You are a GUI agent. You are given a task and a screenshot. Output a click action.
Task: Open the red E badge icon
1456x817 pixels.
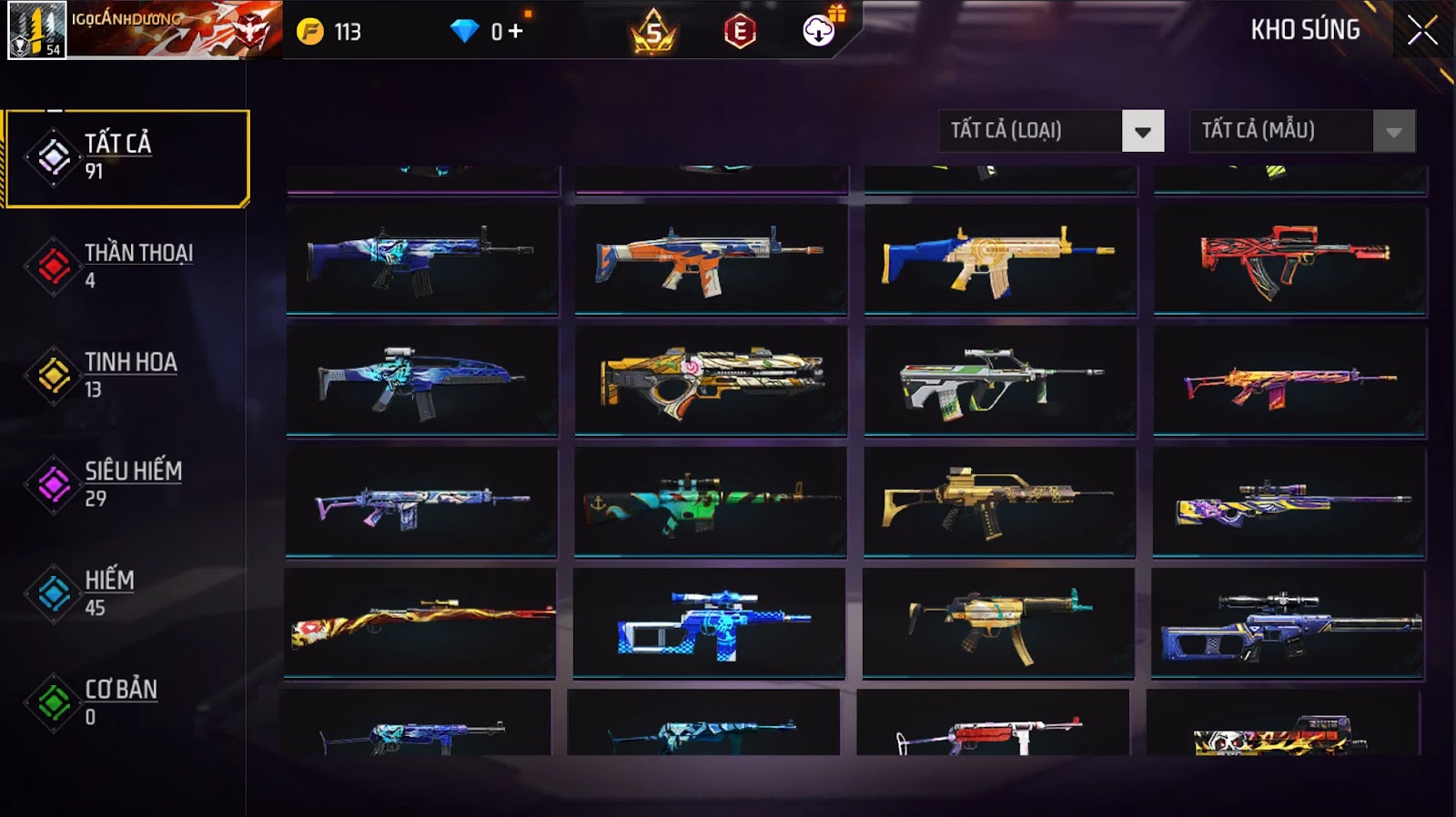point(740,32)
